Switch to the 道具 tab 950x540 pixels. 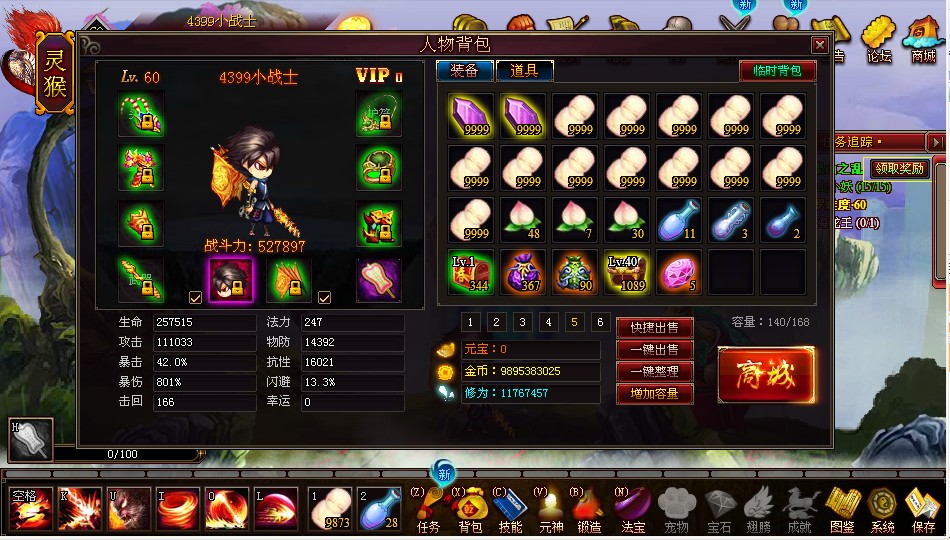(524, 70)
